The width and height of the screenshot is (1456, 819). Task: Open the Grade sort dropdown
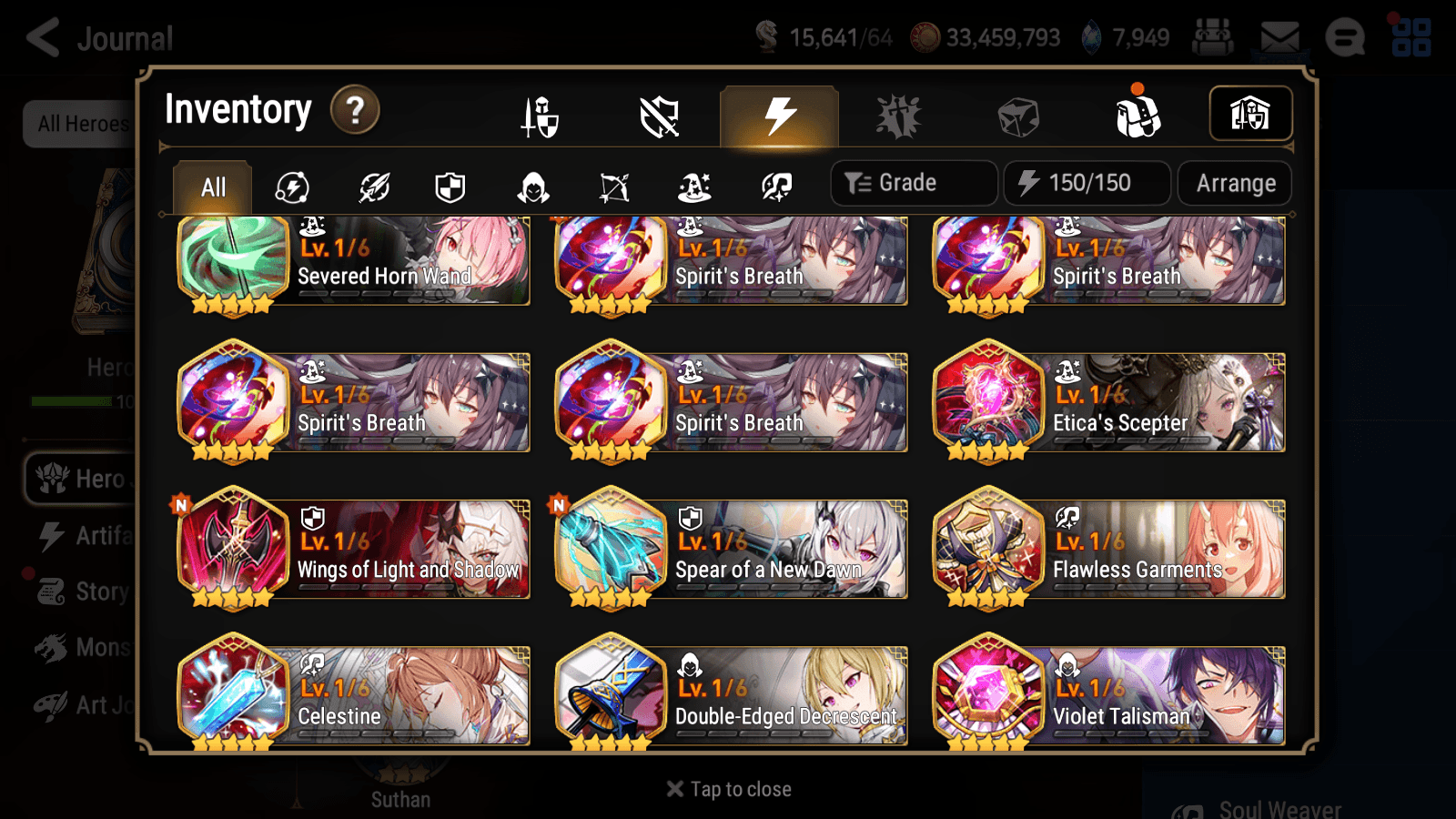(x=913, y=182)
